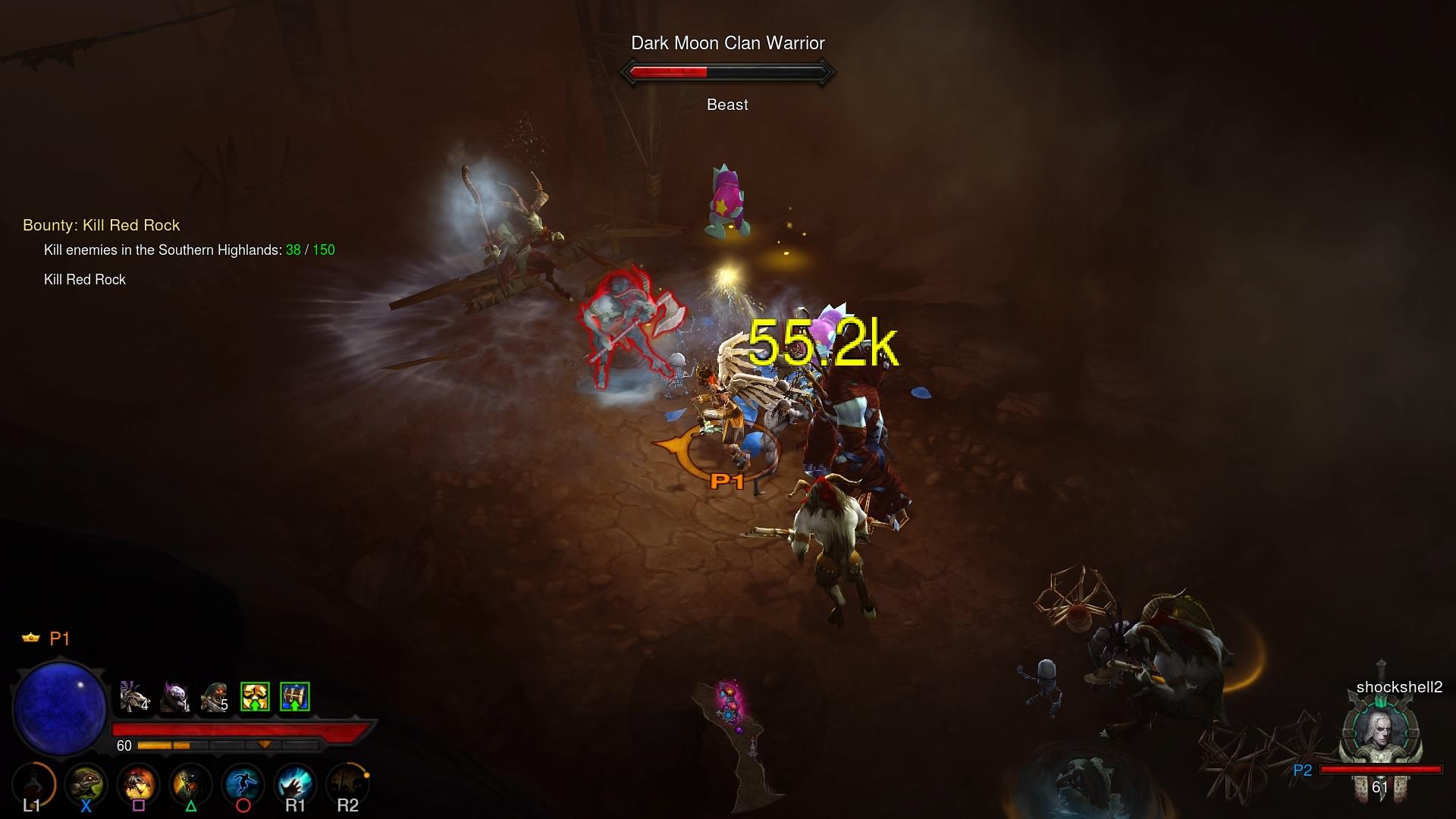Inspect the purple-maned hound buff with count 4
1456x819 pixels.
click(134, 696)
